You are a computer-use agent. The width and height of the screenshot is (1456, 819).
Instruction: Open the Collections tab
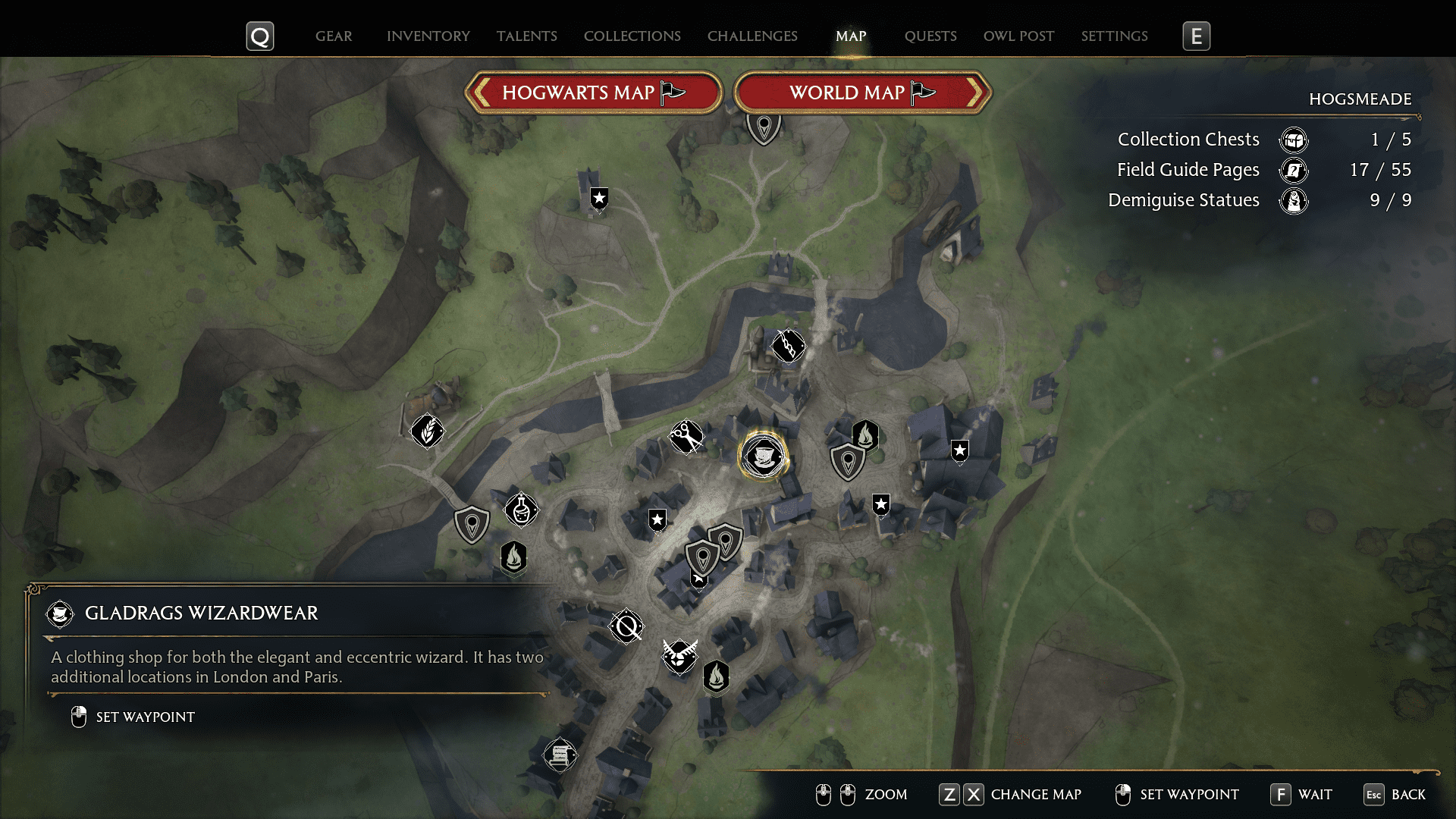click(632, 36)
